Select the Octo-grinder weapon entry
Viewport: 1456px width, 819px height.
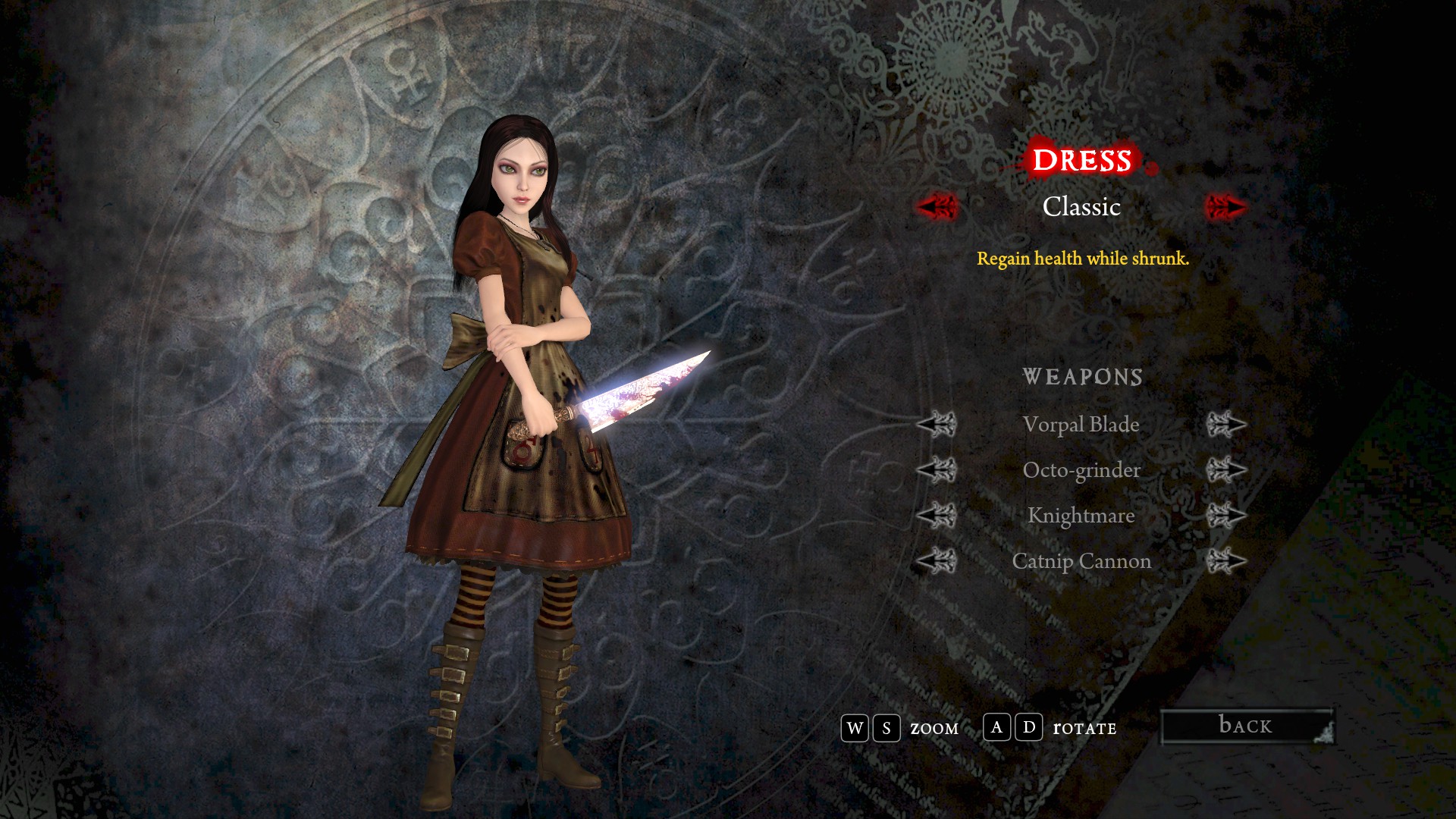1081,470
